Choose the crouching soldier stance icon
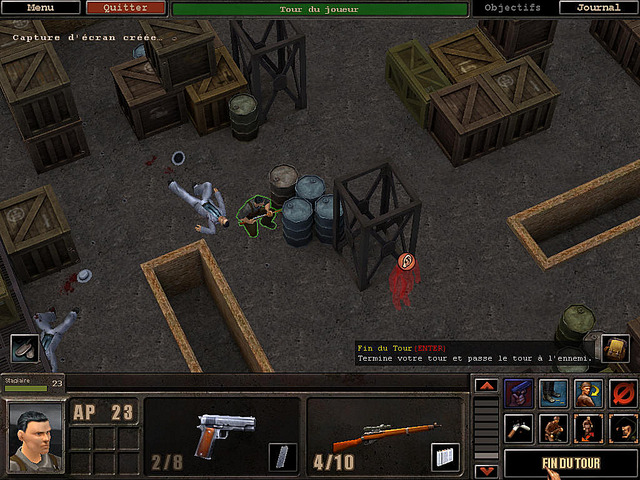Image resolution: width=640 pixels, height=480 pixels. pos(554,428)
